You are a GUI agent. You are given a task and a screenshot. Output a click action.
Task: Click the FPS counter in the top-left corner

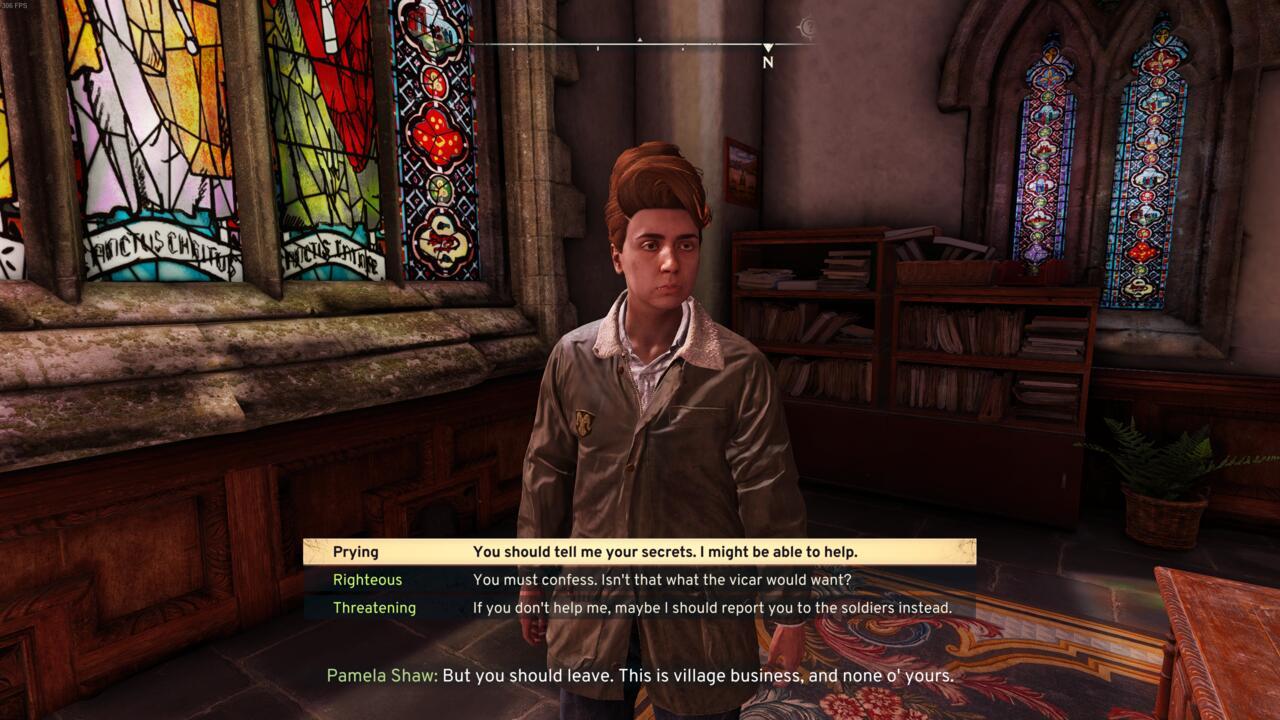tap(15, 6)
